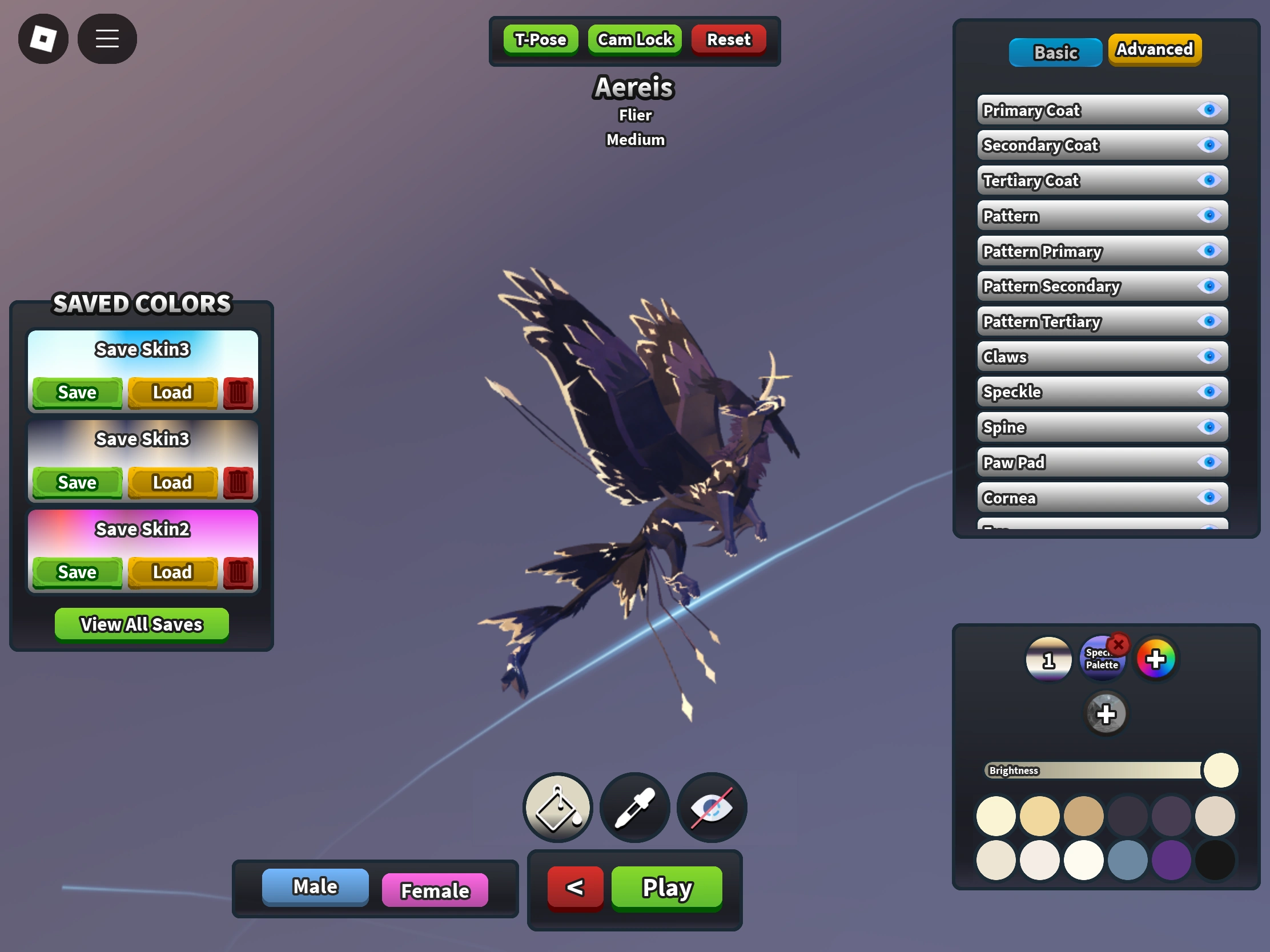Hide the Claws region
1270x952 pixels.
[1210, 356]
